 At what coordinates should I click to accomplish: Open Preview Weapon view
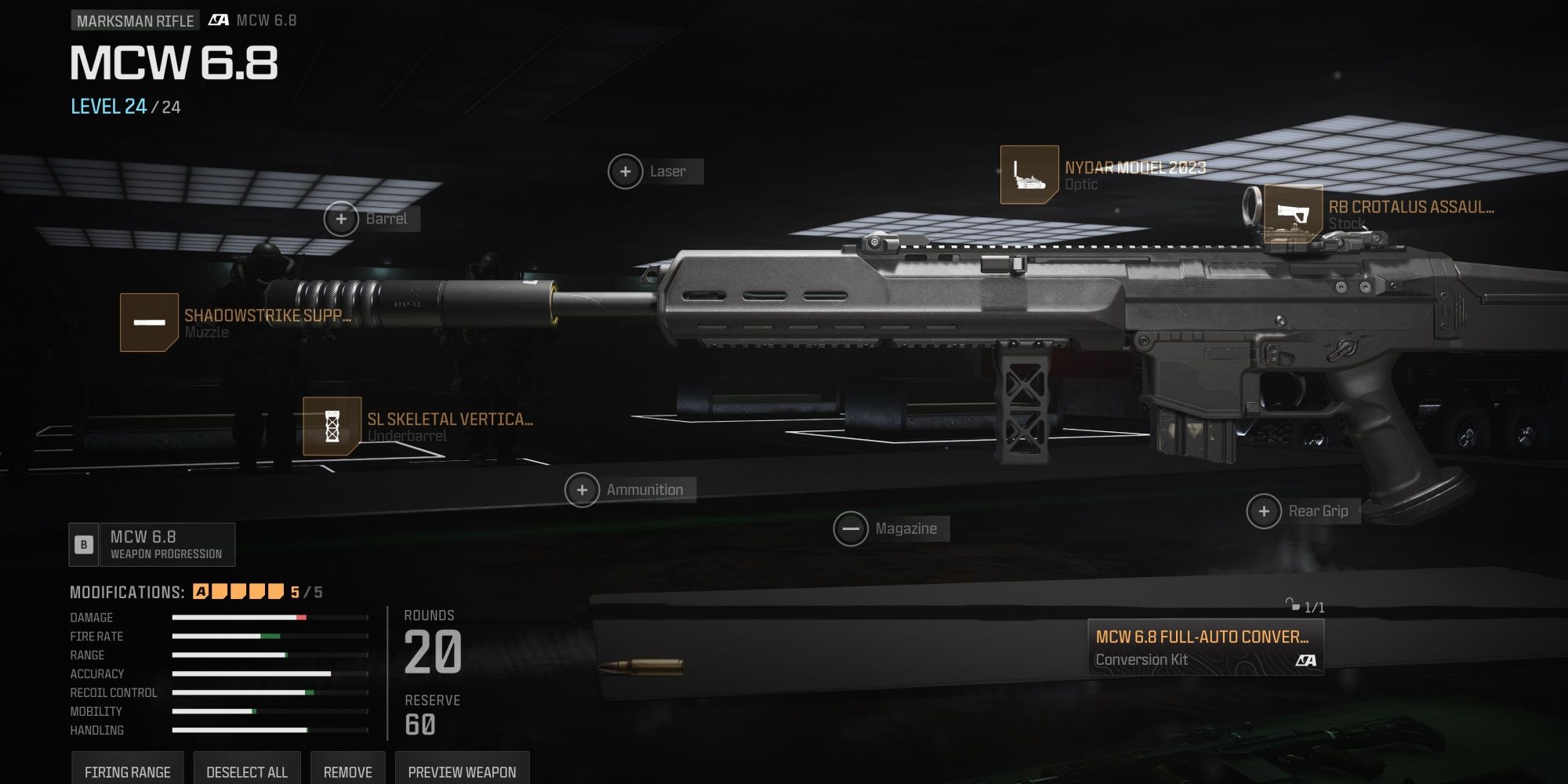pos(462,771)
